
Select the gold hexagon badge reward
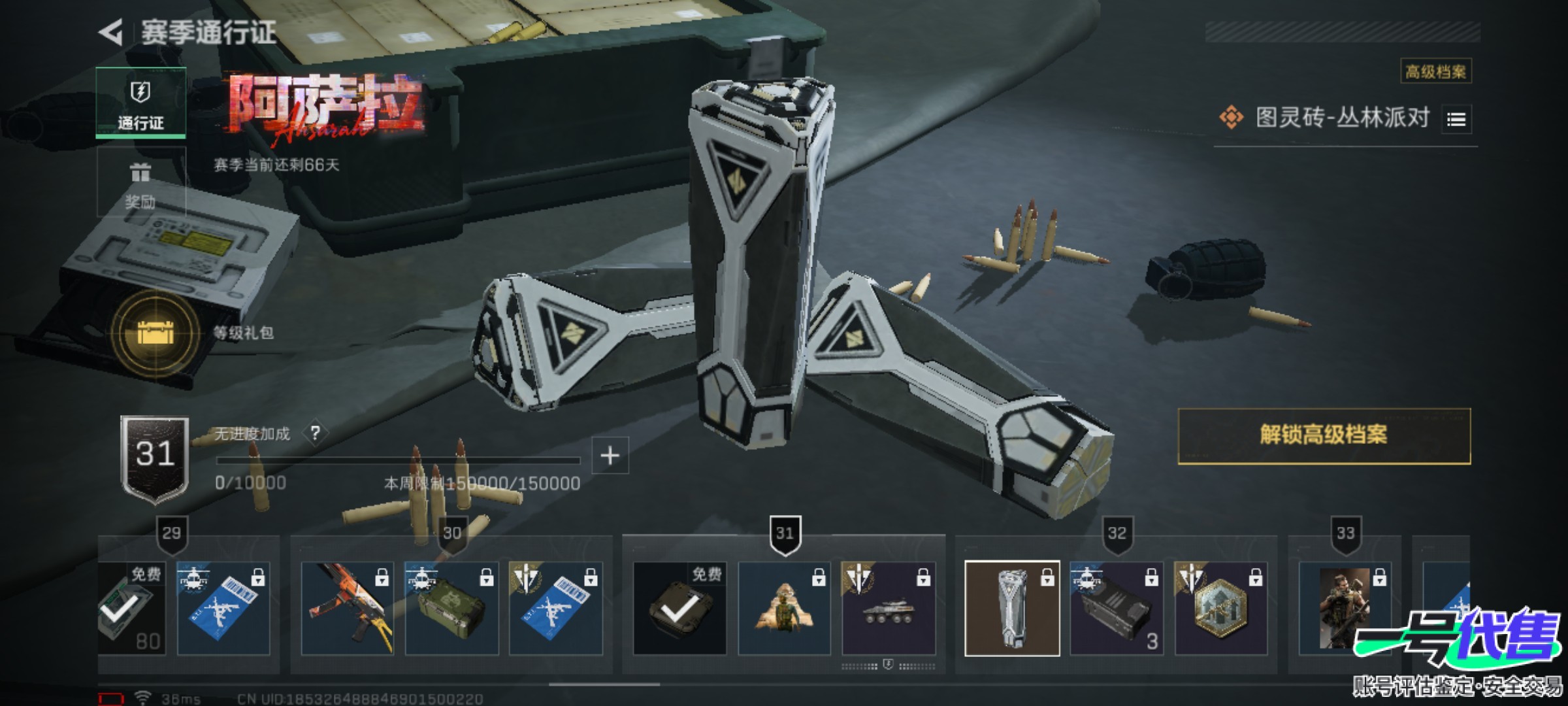[x=1221, y=609]
